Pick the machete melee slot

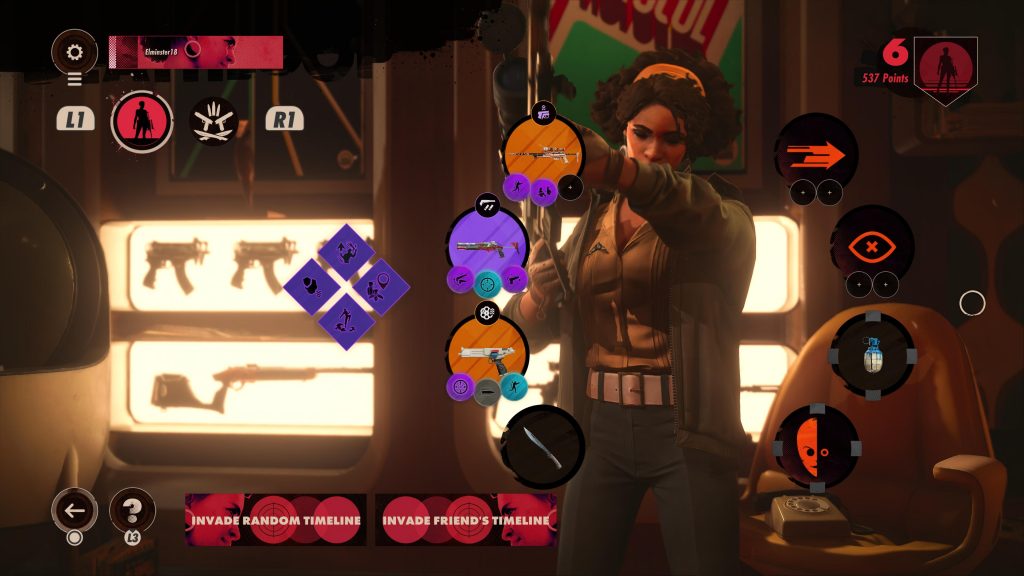click(542, 446)
